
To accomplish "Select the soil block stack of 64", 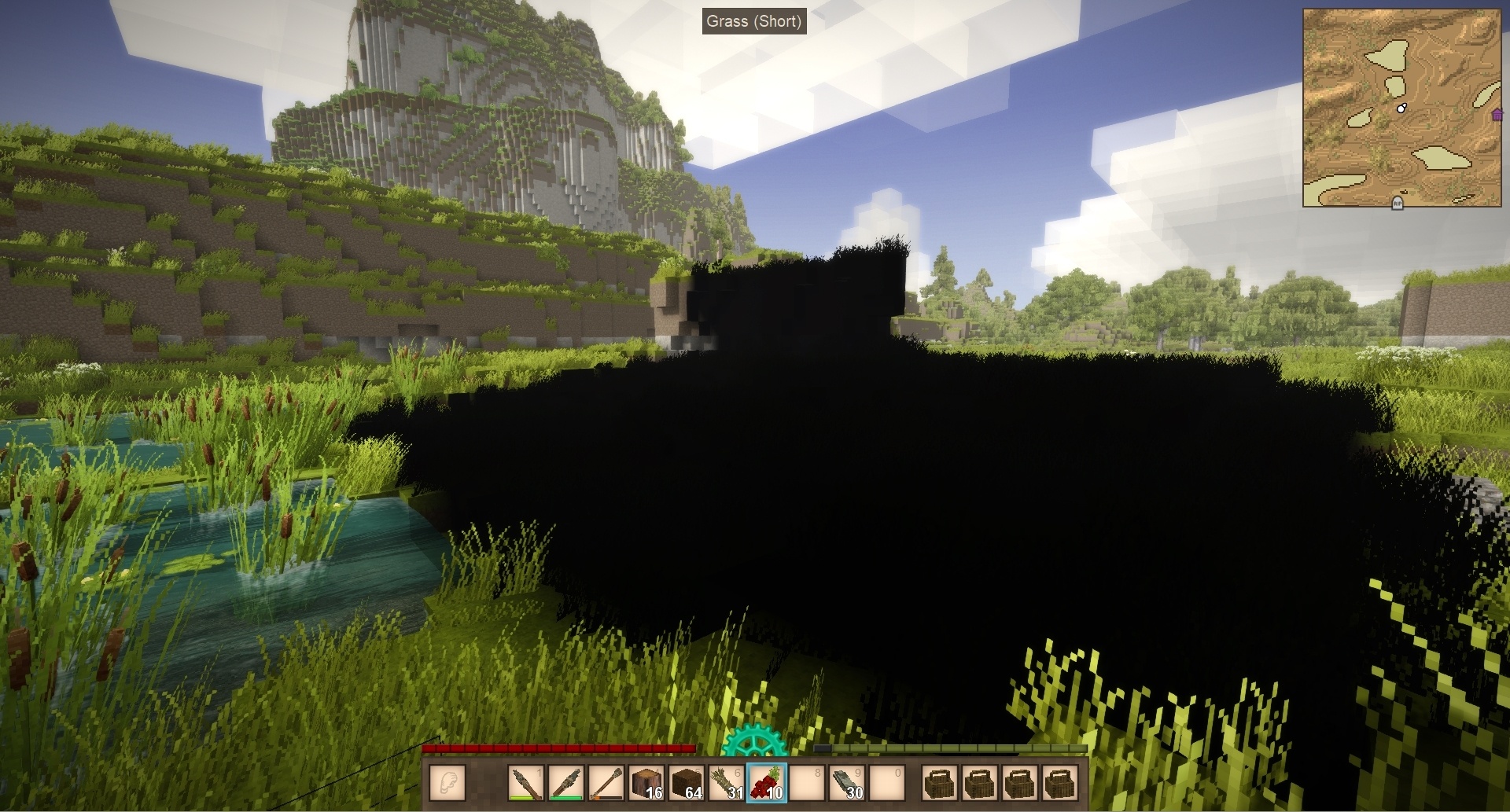I will pyautogui.click(x=687, y=783).
